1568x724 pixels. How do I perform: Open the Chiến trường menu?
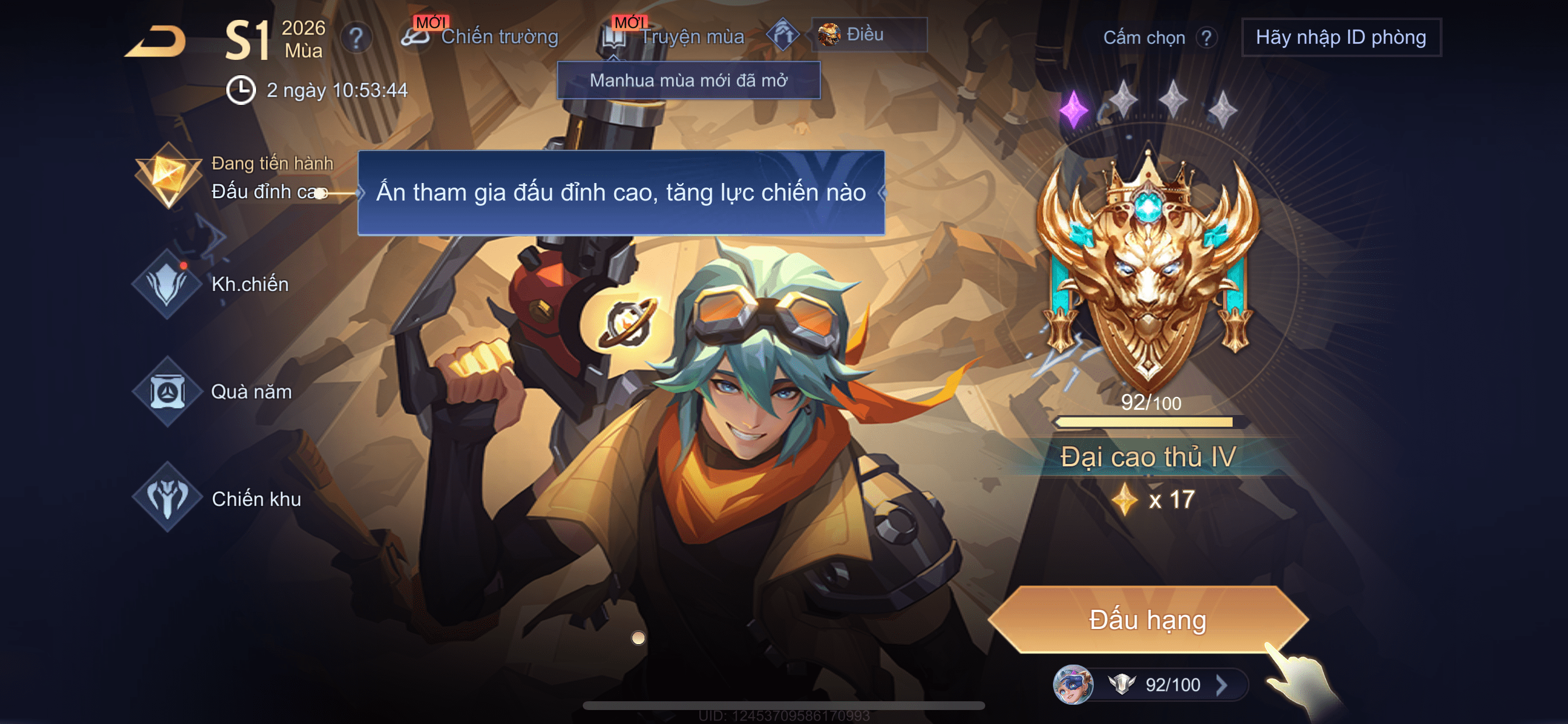pos(481,37)
